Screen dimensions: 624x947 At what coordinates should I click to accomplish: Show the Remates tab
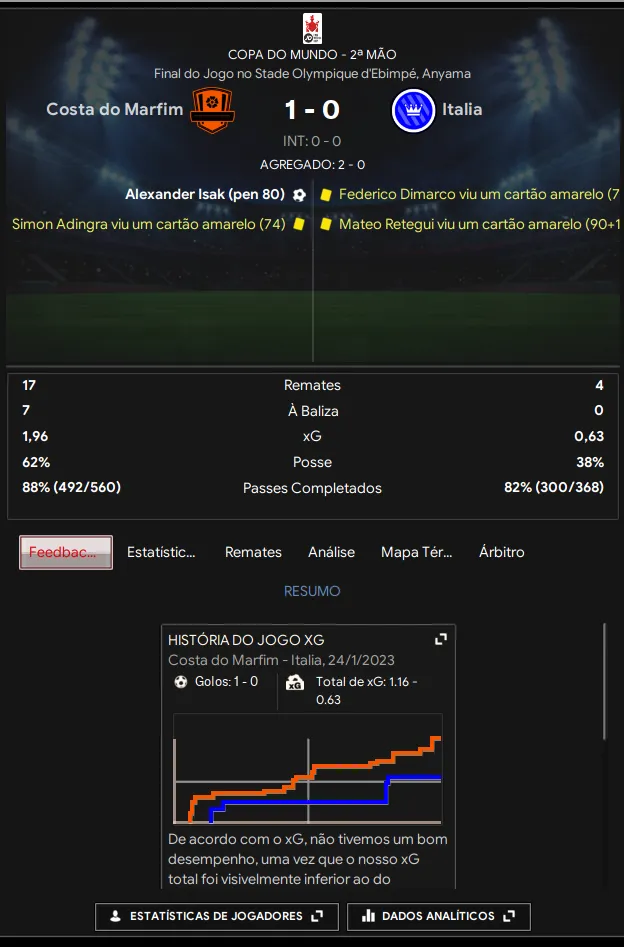pos(253,552)
